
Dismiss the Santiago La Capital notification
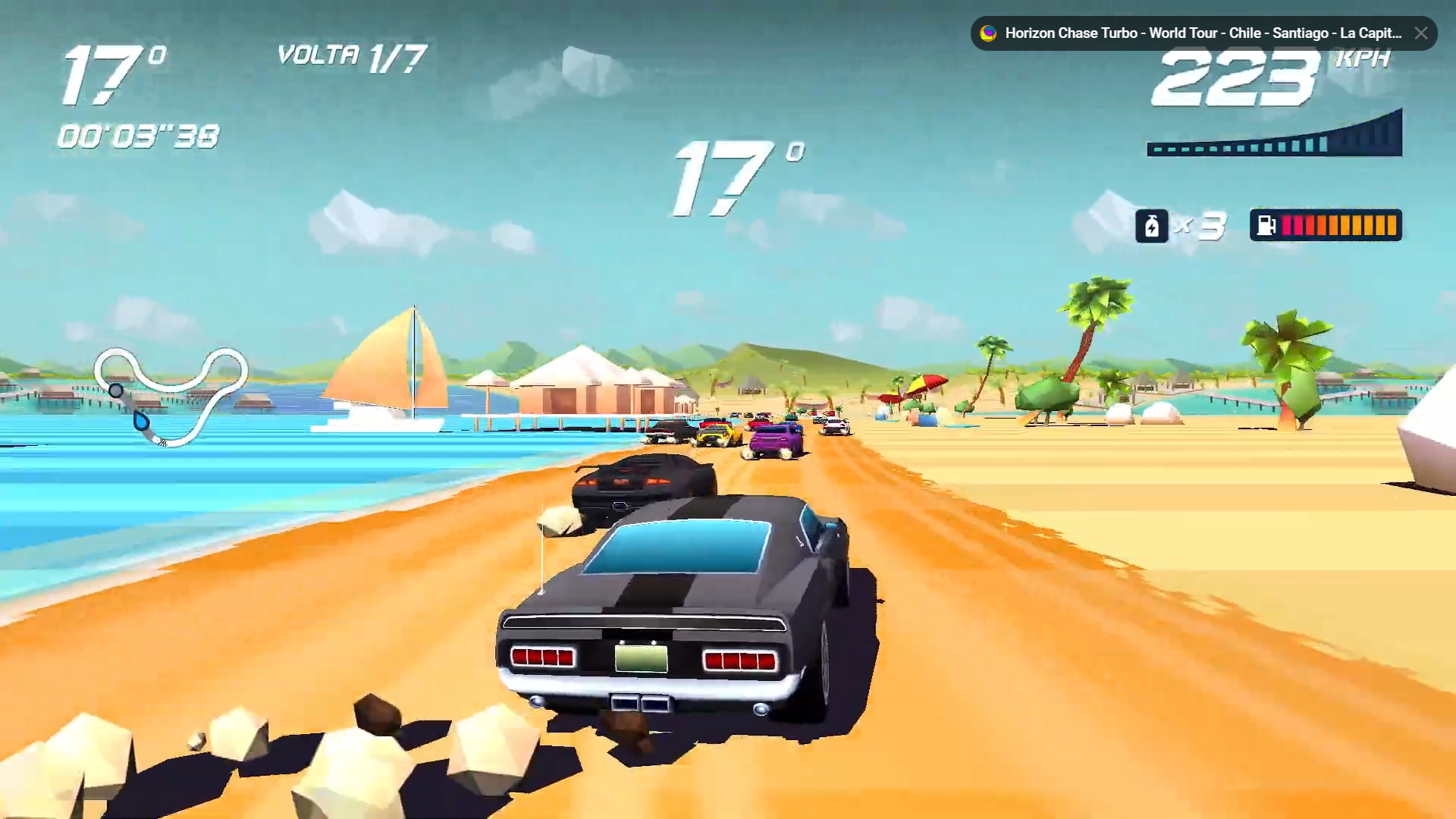coord(1421,33)
